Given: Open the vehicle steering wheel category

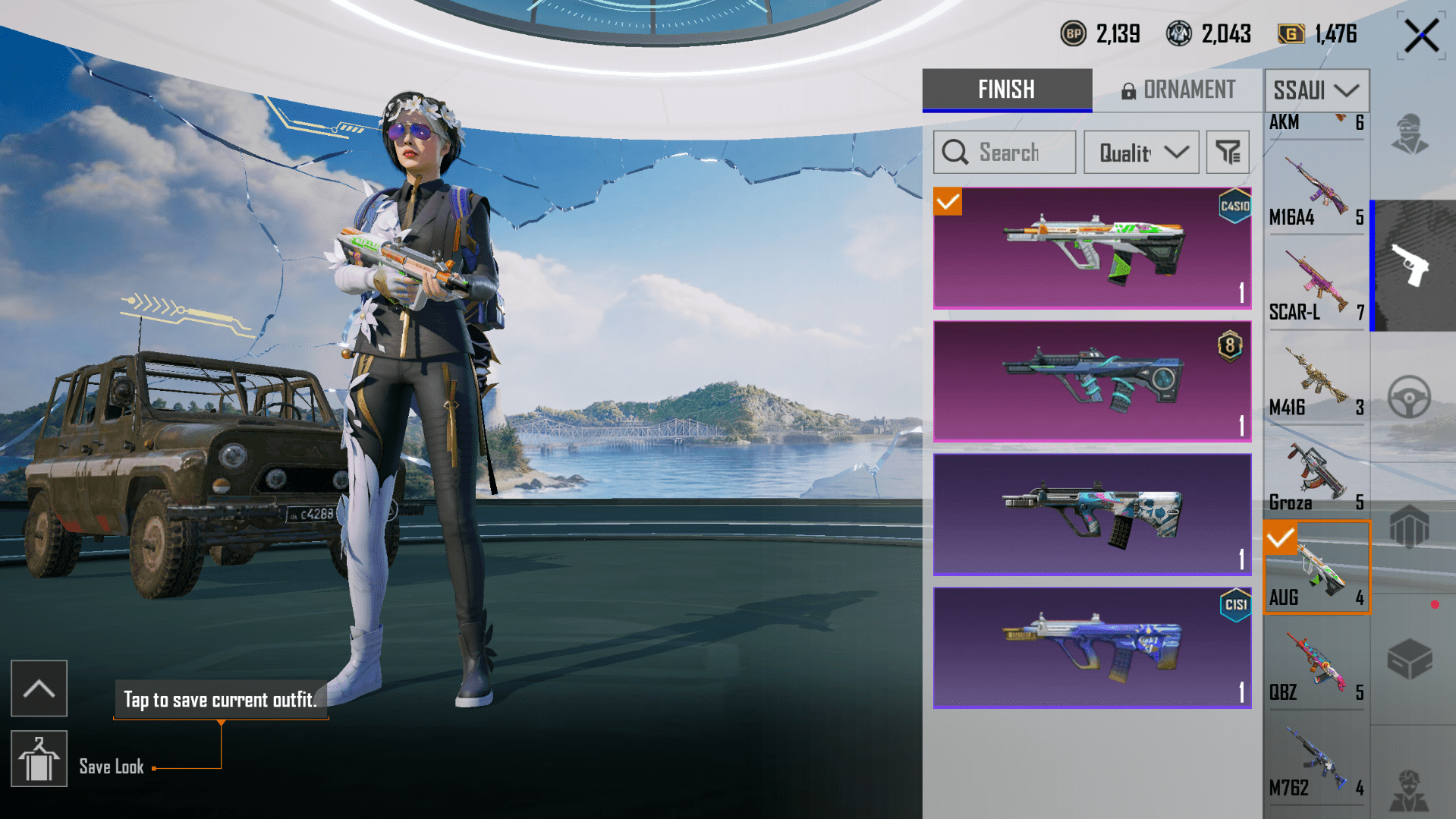Looking at the screenshot, I should tap(1409, 396).
